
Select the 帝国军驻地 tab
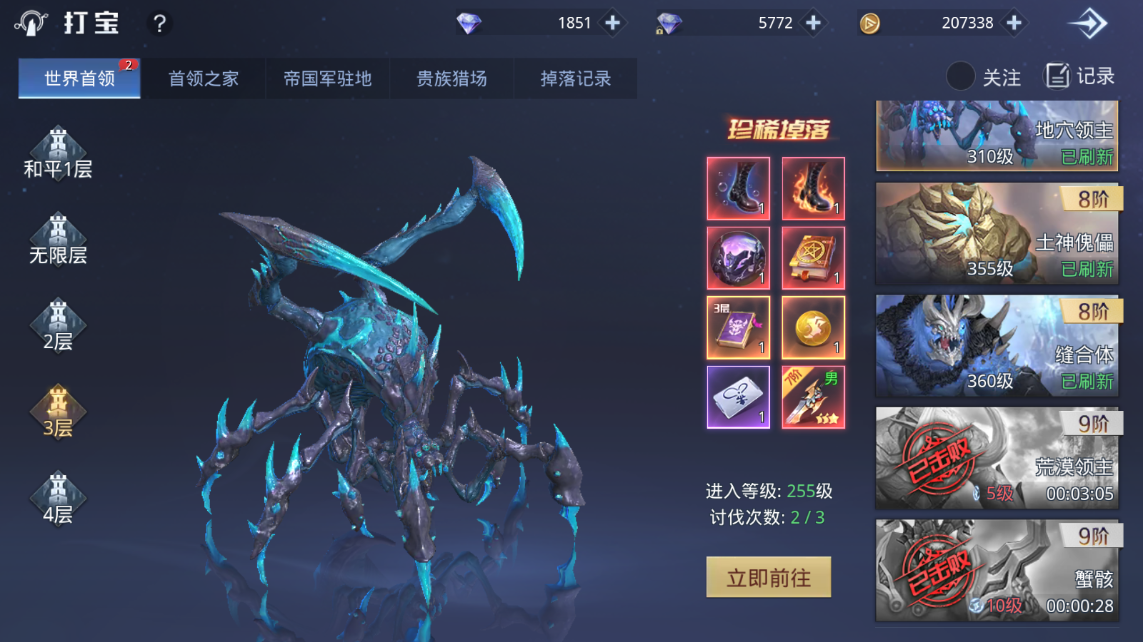point(327,79)
